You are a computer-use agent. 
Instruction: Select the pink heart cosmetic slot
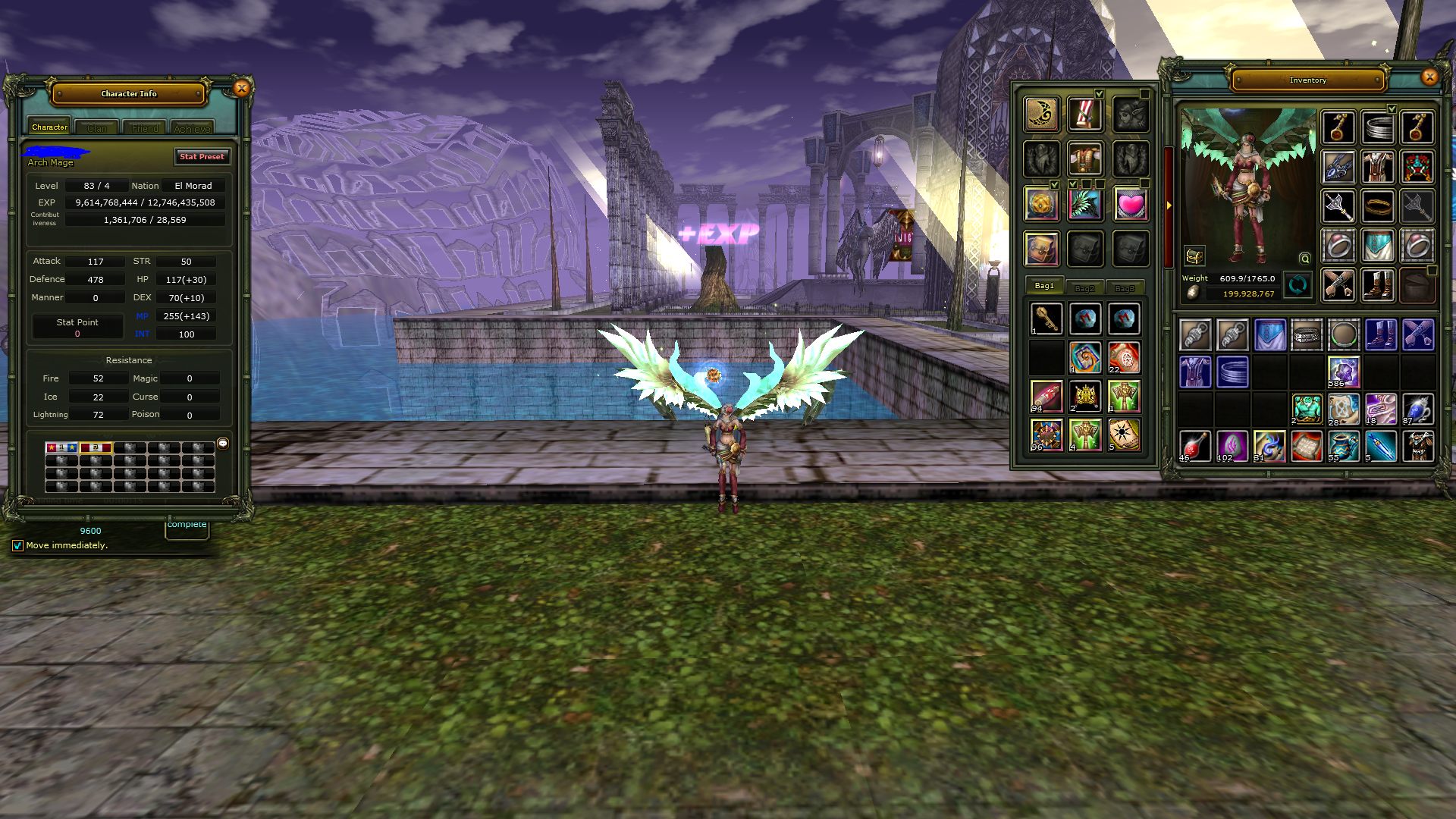(1130, 205)
